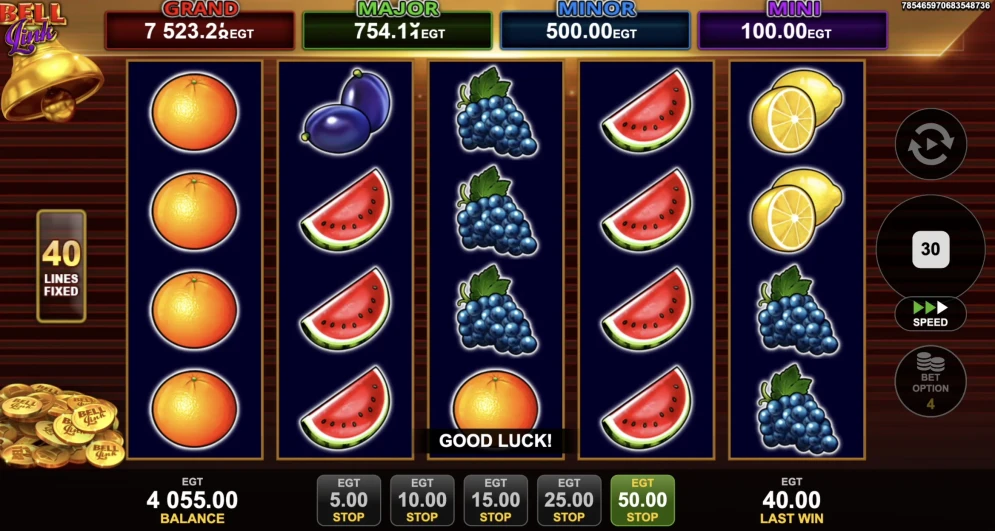View the Minor jackpot panel
995x531 pixels.
[x=595, y=30]
